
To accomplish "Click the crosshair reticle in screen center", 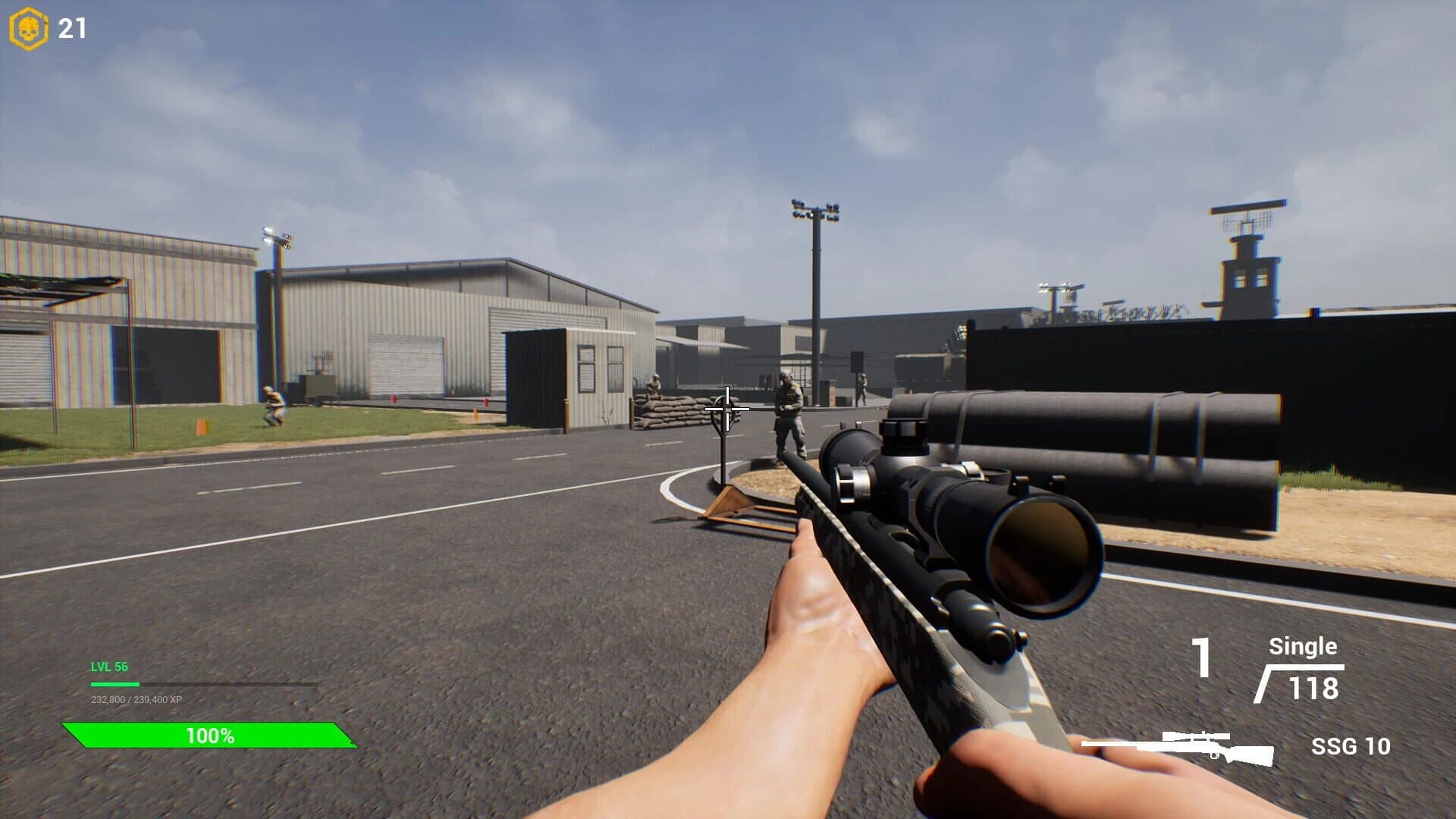I will click(x=727, y=409).
